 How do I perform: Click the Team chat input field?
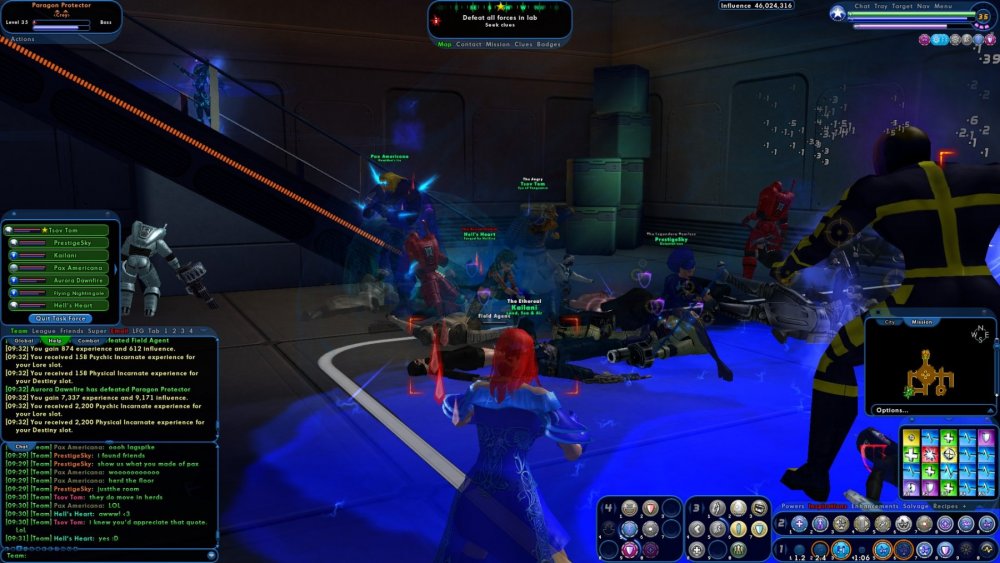110,554
